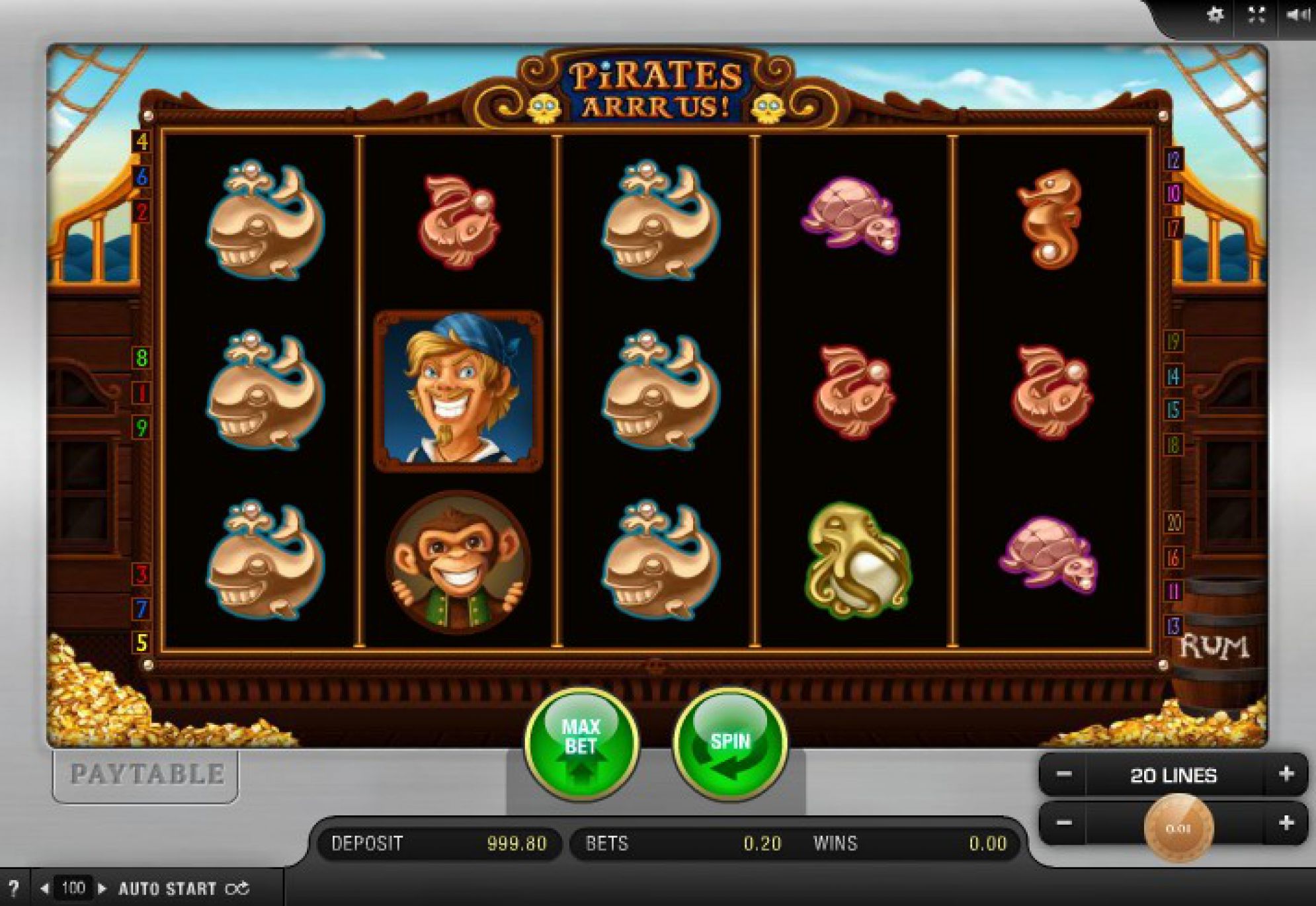Image resolution: width=1316 pixels, height=906 pixels.
Task: Increase the number of lines with plus
Action: (x=1286, y=774)
